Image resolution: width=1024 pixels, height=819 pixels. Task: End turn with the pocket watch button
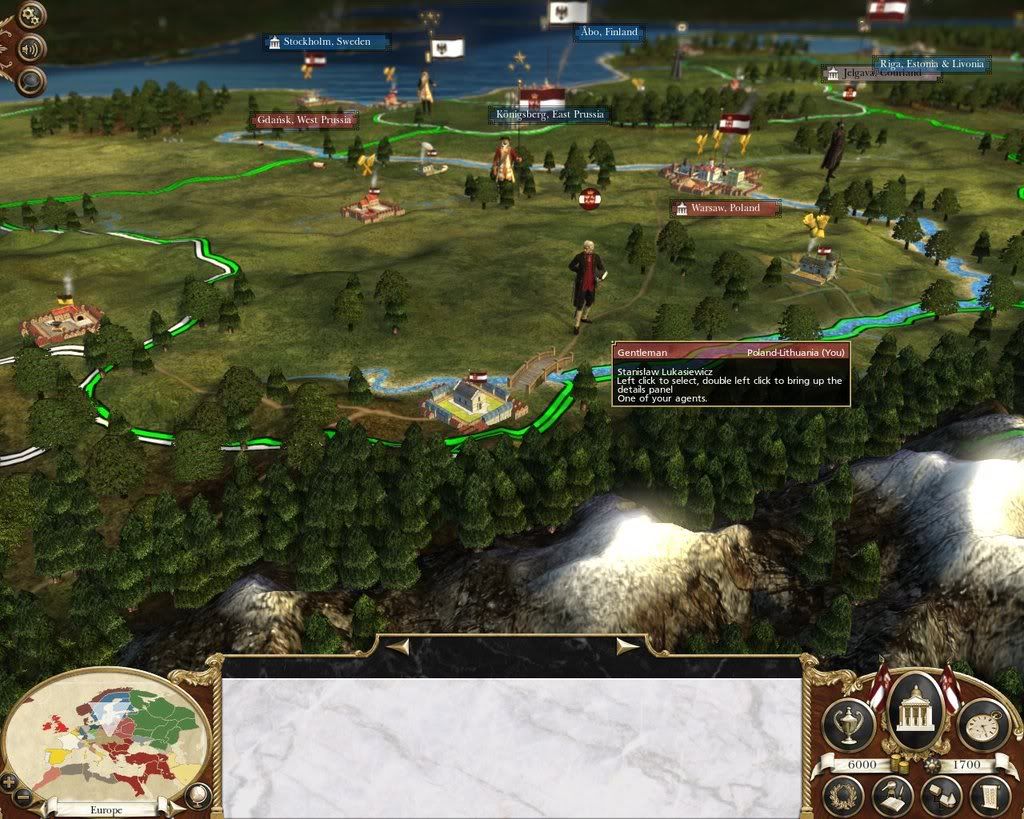coord(983,724)
